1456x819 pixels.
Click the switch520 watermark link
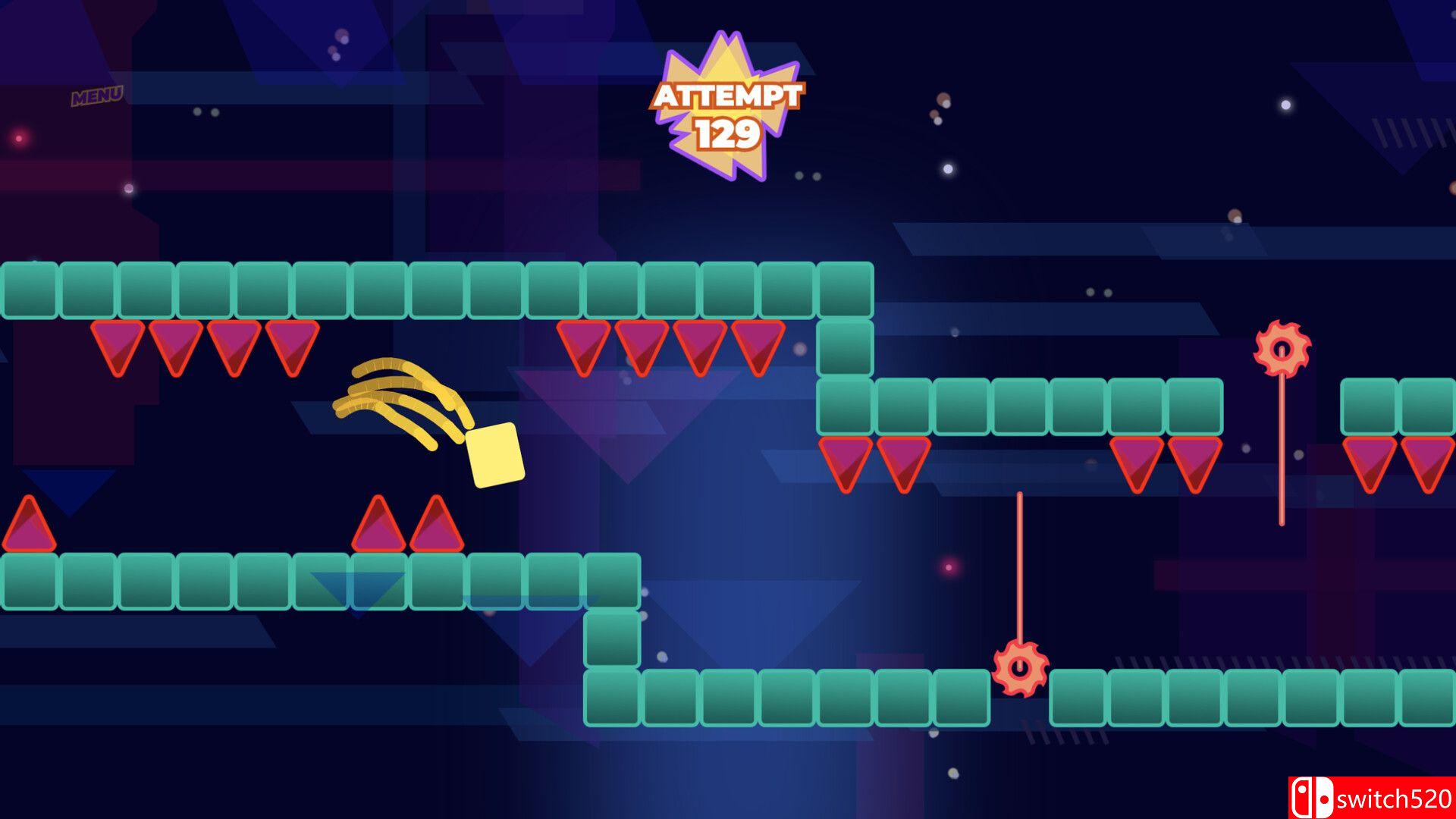[x=1395, y=797]
